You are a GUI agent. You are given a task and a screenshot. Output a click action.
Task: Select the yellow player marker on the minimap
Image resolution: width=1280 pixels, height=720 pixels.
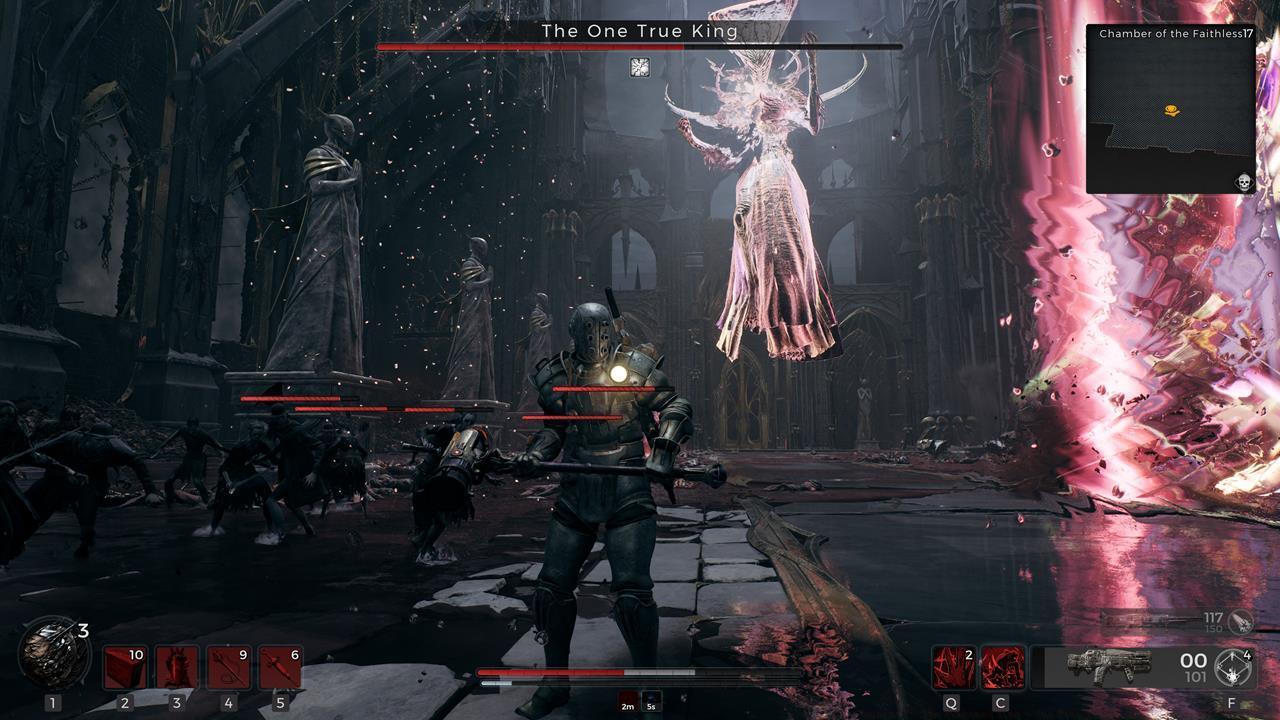point(1172,110)
